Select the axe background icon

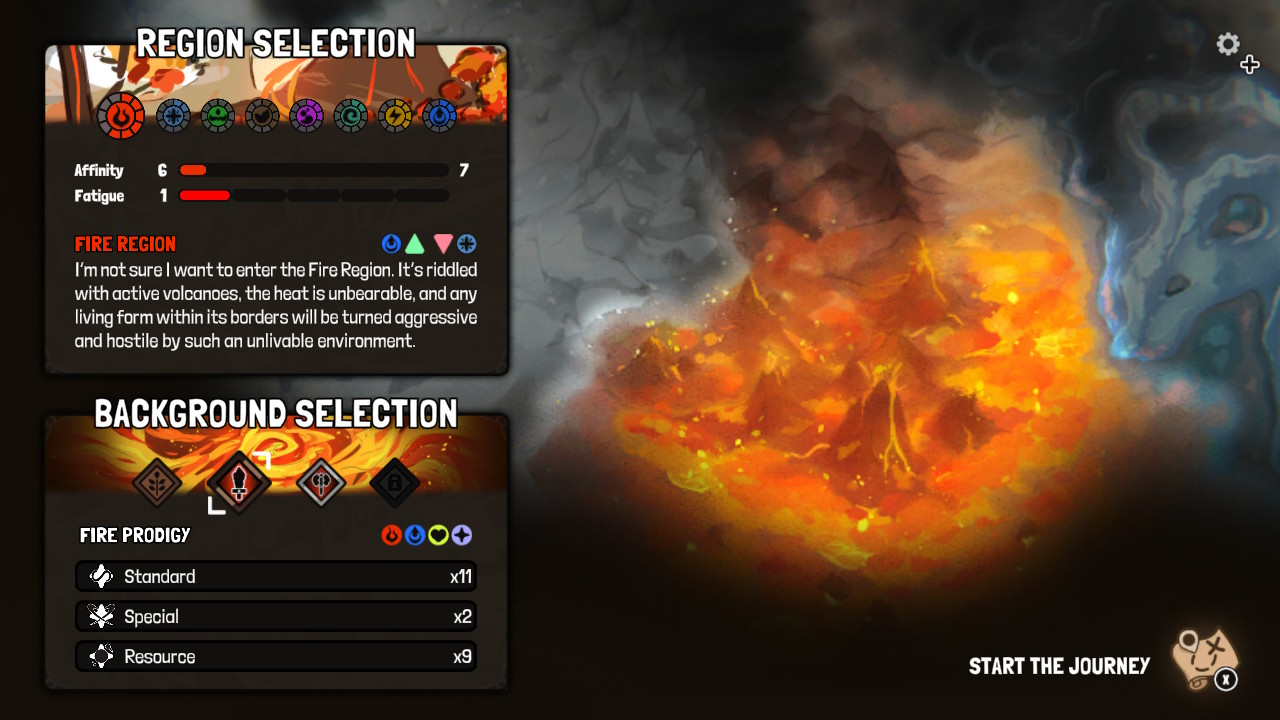(321, 482)
